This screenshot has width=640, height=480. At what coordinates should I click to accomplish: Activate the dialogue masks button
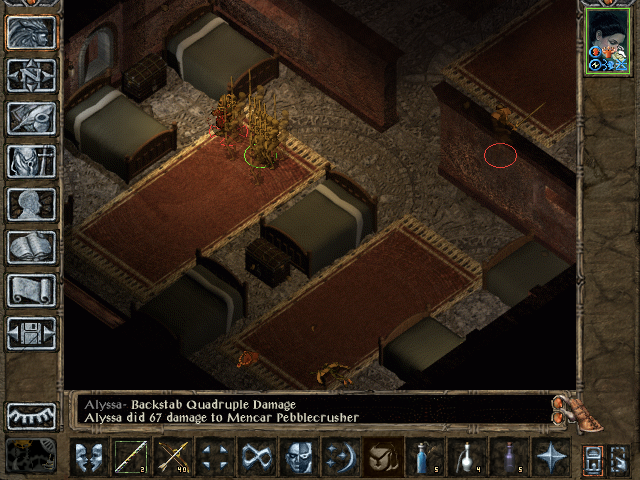click(x=88, y=458)
